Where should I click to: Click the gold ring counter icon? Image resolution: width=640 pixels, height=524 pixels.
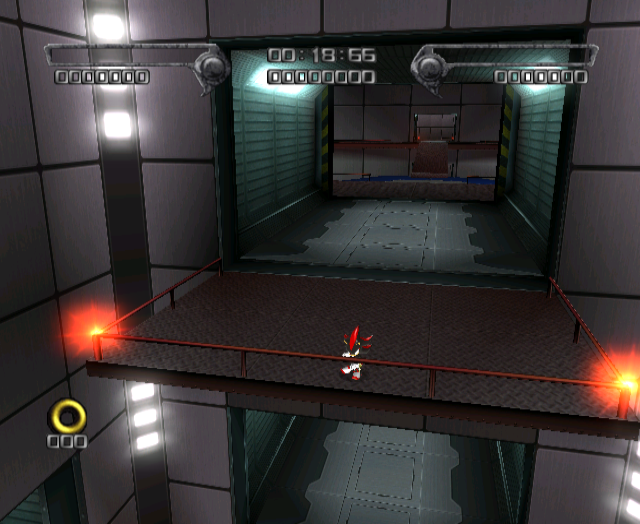(x=68, y=414)
